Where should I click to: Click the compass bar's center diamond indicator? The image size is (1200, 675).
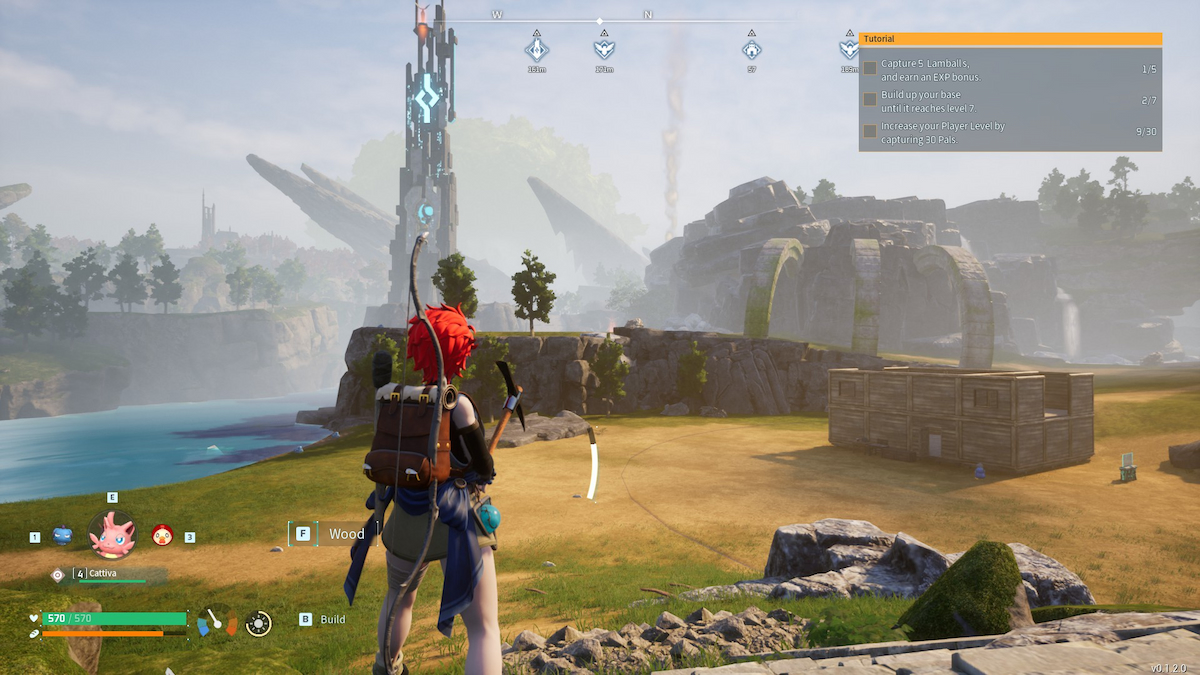599,21
